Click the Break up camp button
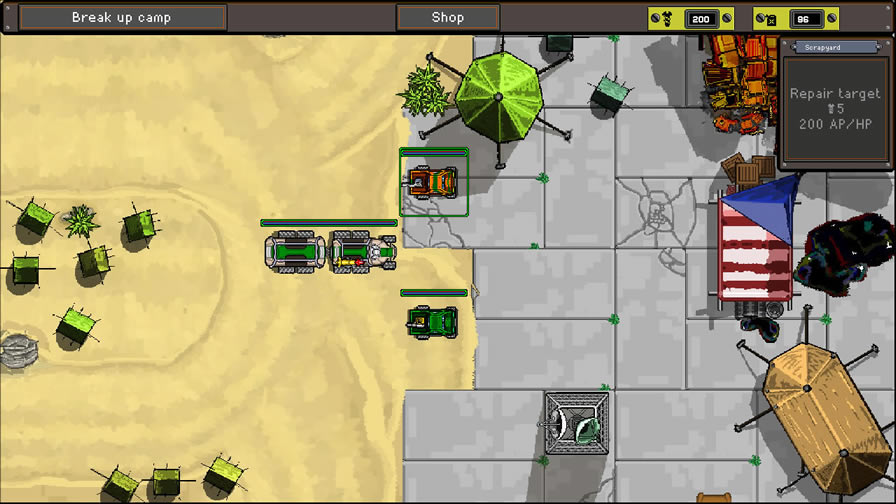896x504 pixels. tap(122, 18)
